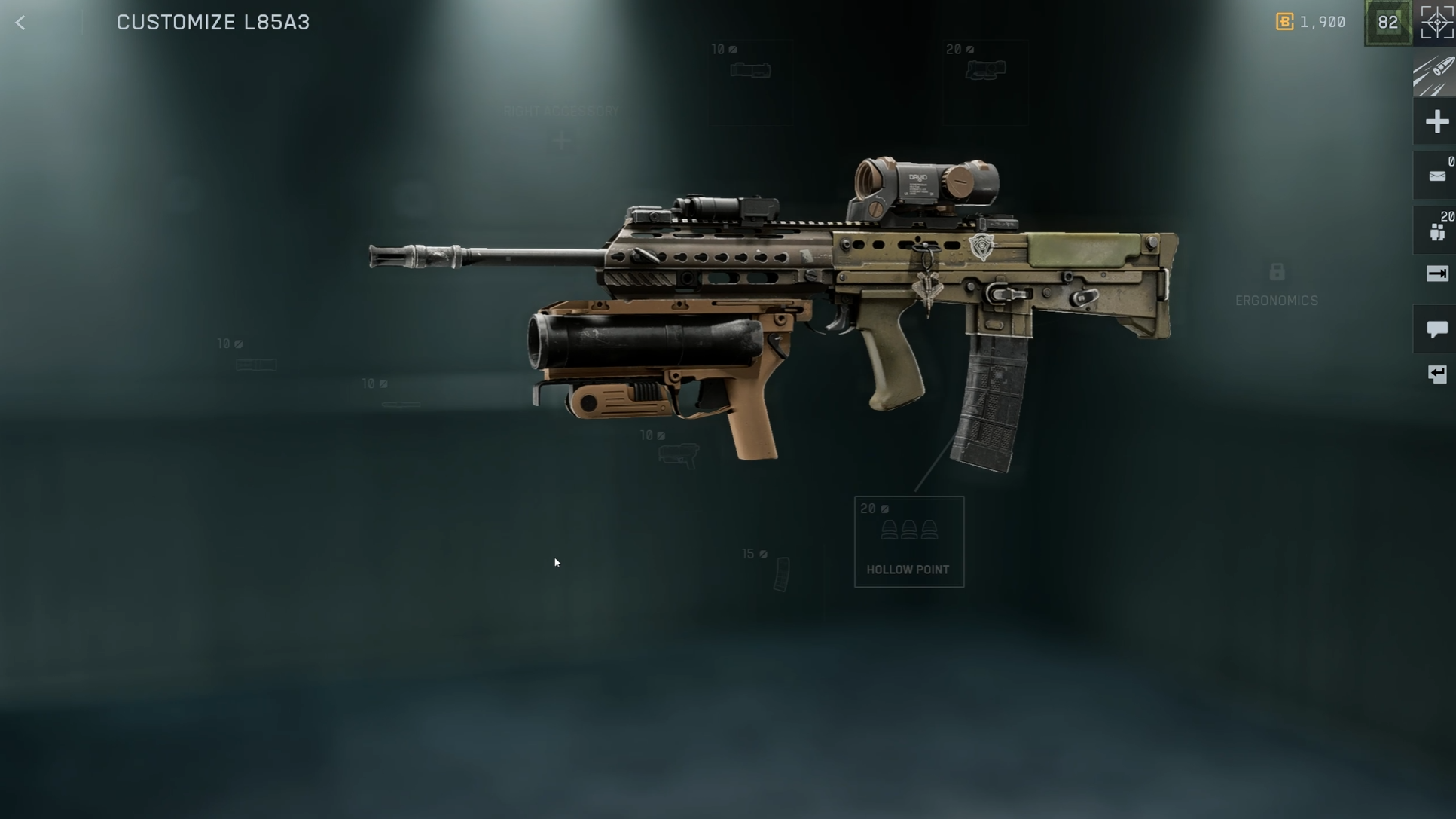Click the arrow-to-bar collapse icon
The image size is (1456, 819).
pos(1436,274)
